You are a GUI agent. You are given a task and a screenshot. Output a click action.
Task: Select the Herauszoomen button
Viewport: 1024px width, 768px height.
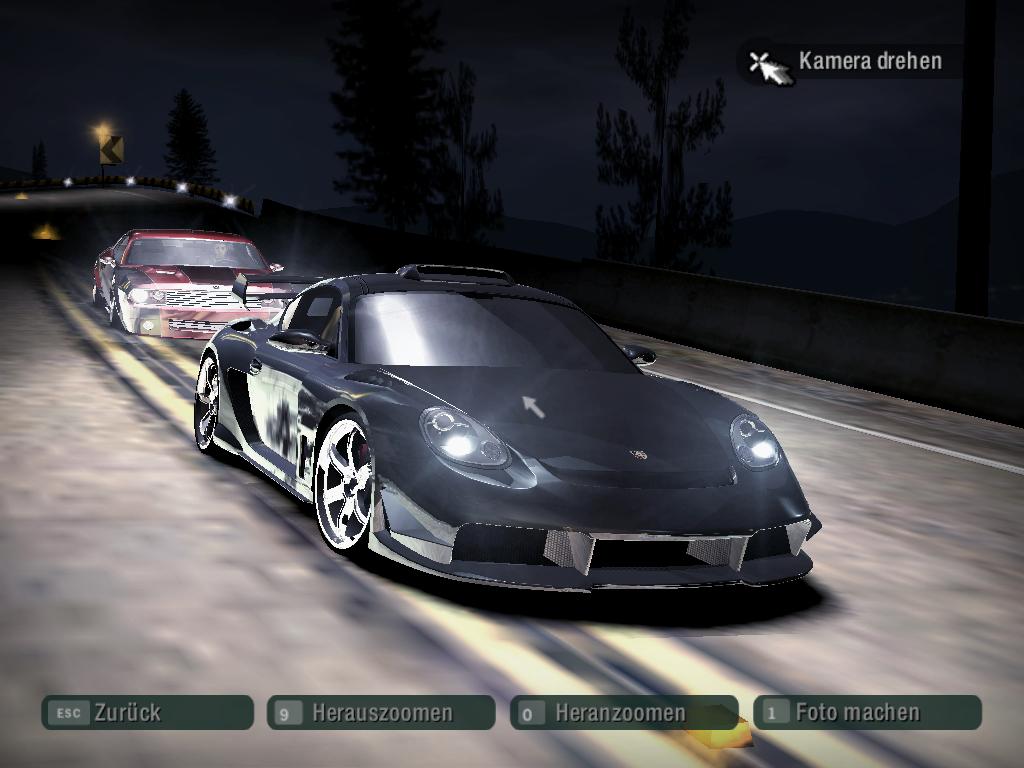point(381,713)
